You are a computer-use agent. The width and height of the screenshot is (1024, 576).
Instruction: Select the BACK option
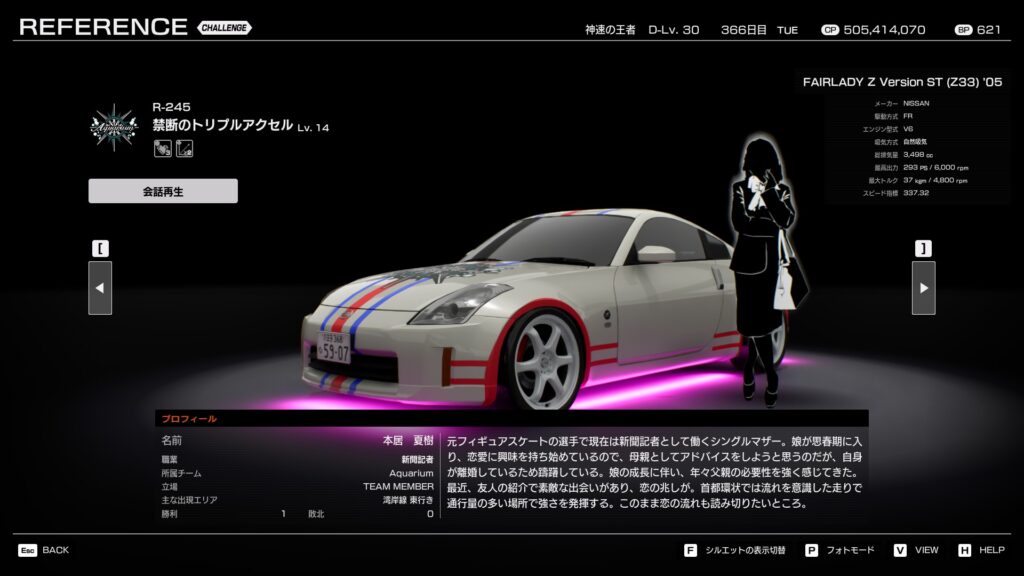[x=44, y=550]
